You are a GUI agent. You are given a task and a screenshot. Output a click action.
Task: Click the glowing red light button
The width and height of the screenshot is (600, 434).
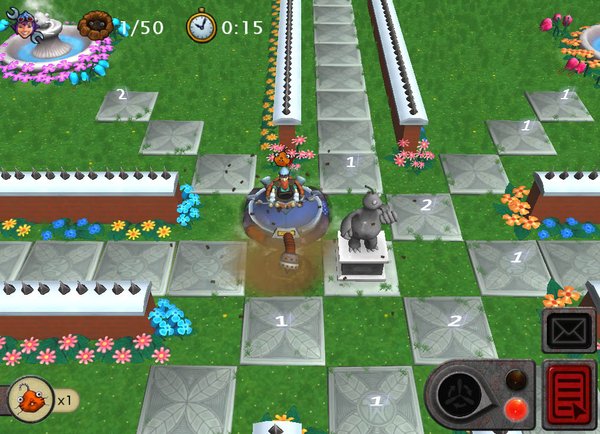[517, 408]
